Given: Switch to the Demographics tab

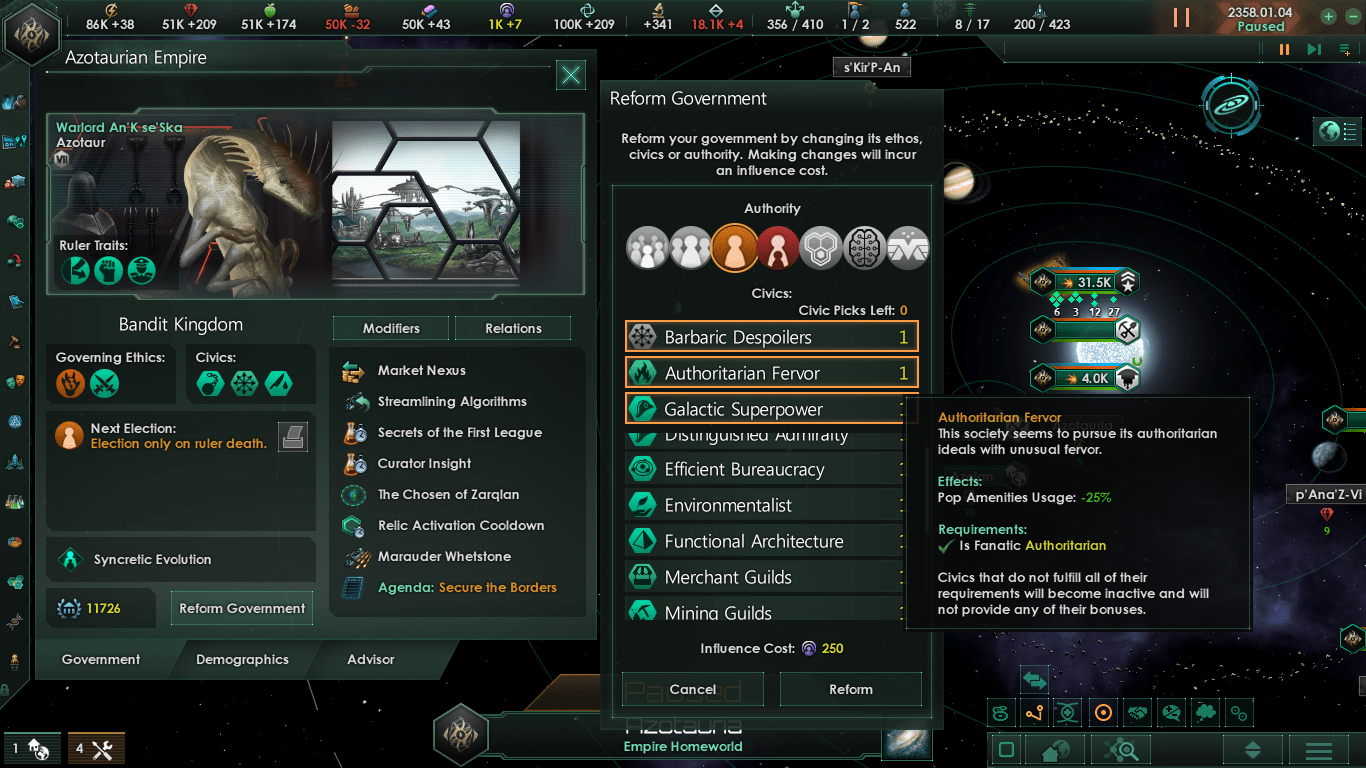Looking at the screenshot, I should click(x=242, y=660).
